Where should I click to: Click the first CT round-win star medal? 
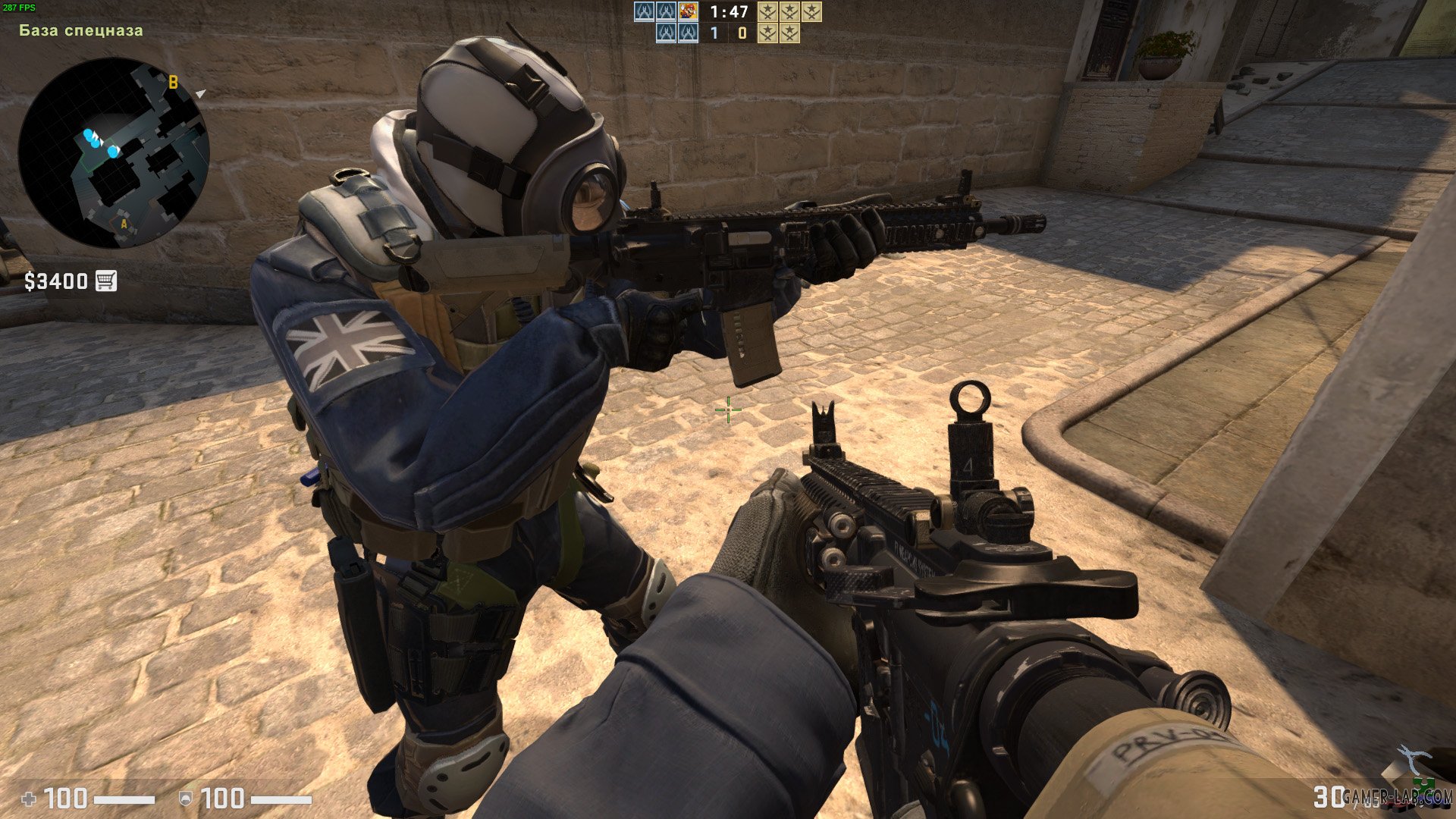(767, 11)
